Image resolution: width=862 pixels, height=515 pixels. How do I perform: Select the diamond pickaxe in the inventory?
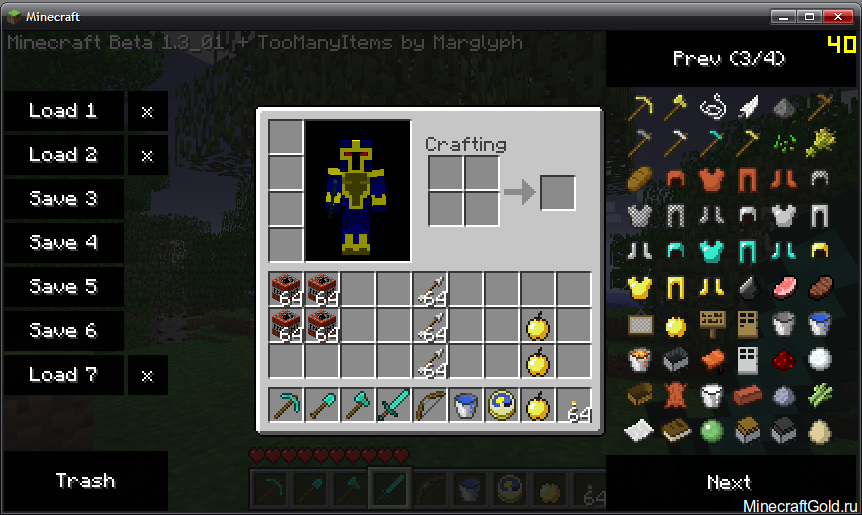point(286,405)
